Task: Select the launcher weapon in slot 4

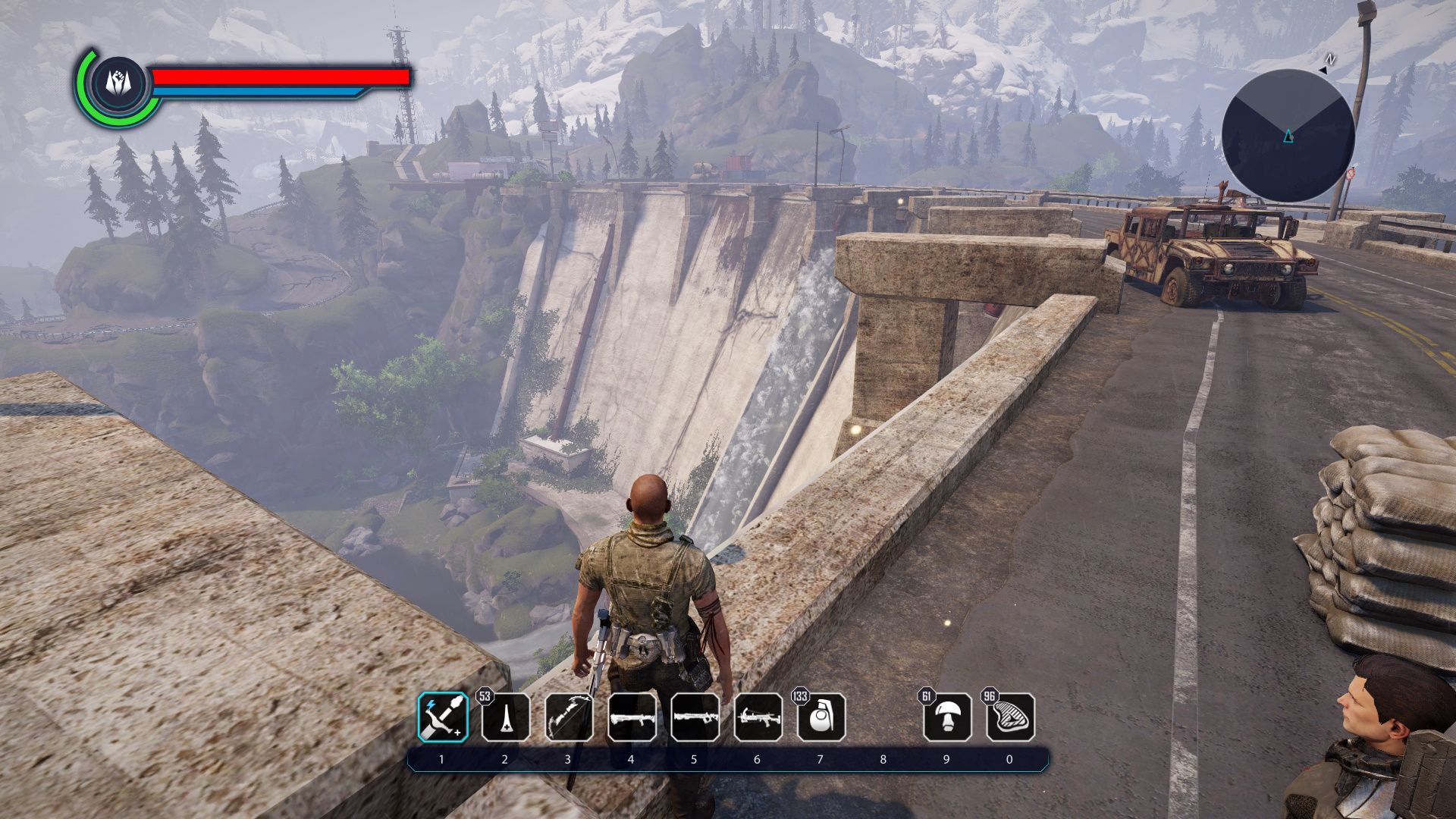Action: [x=632, y=717]
